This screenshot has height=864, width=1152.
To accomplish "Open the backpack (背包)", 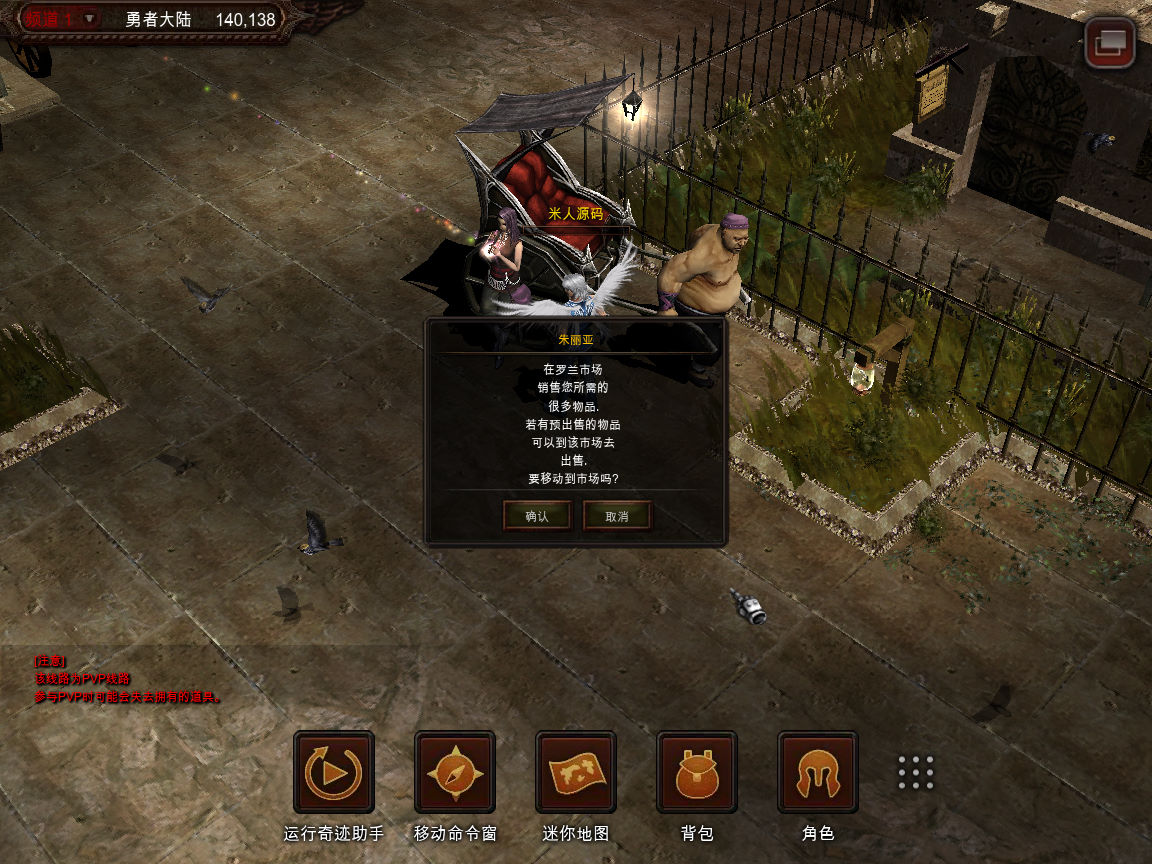I will tap(697, 772).
